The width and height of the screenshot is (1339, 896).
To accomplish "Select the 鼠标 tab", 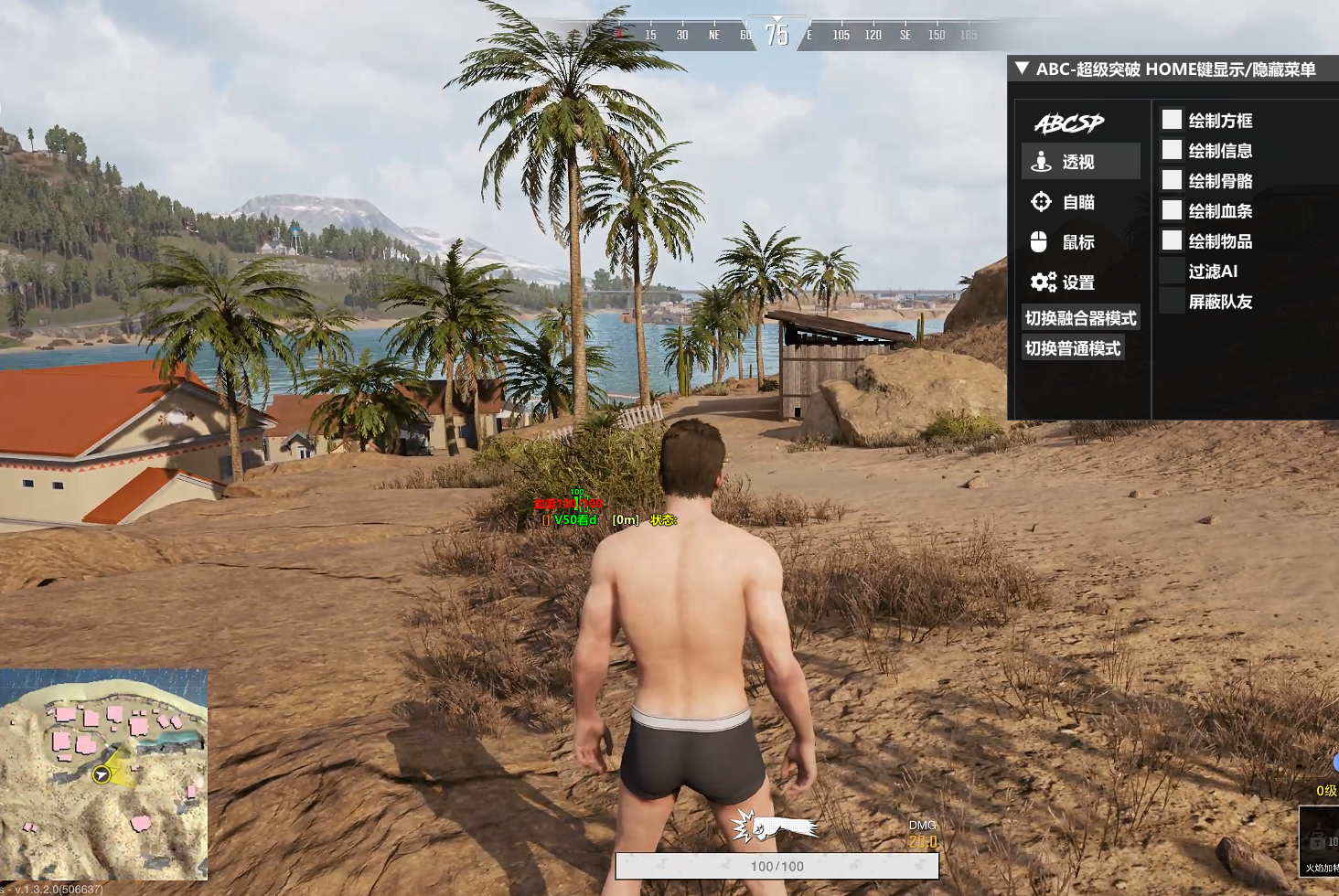I will pyautogui.click(x=1080, y=242).
